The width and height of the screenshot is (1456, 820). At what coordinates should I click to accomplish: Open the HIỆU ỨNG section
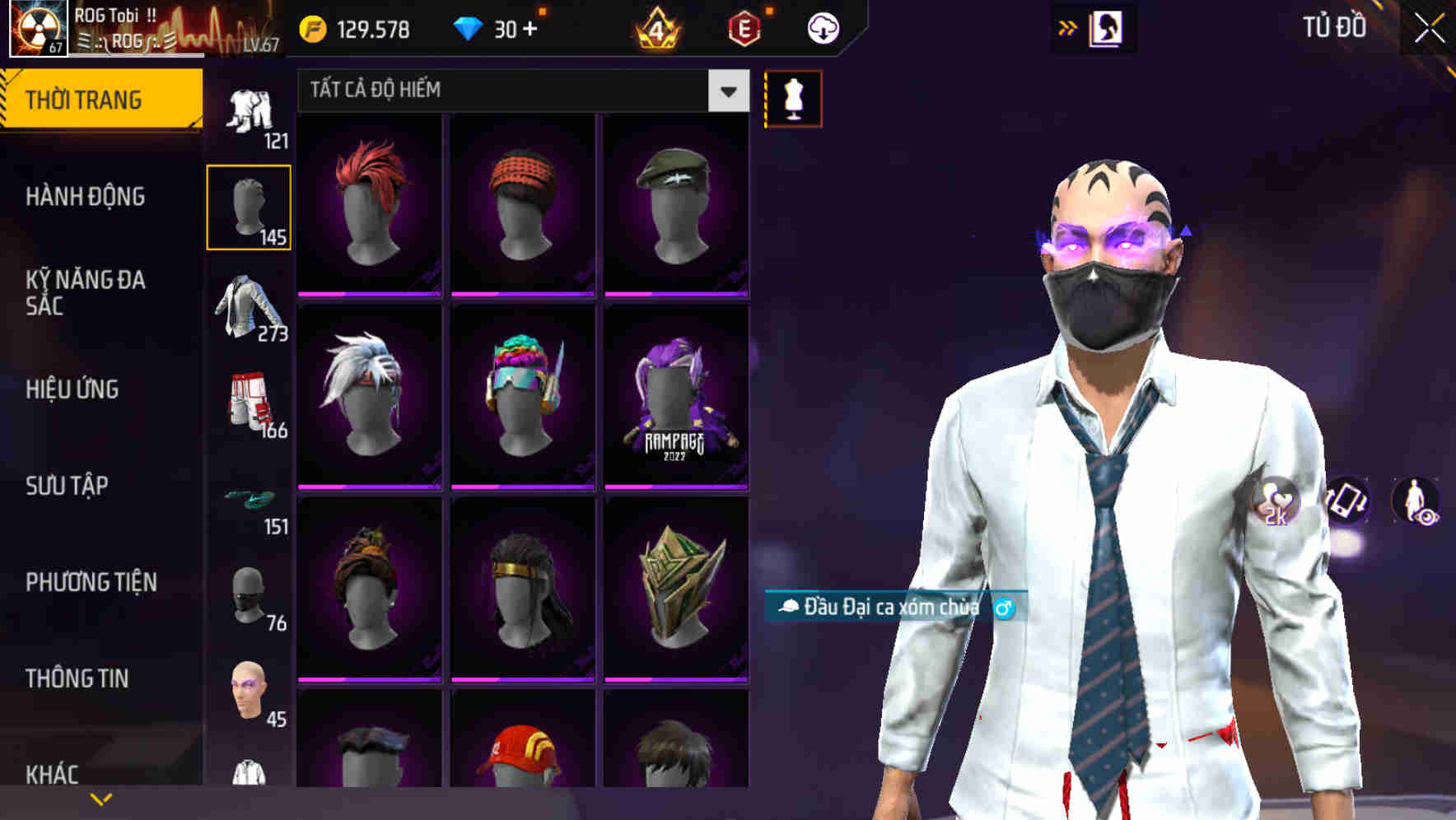[x=74, y=389]
